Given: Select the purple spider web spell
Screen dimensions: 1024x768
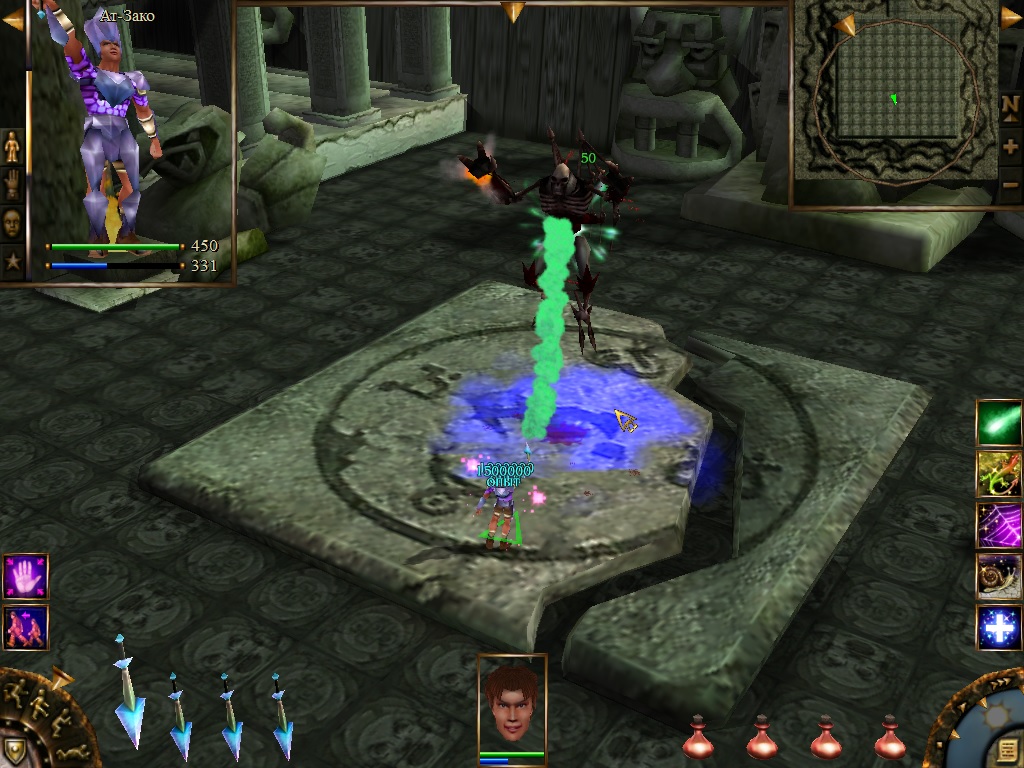Looking at the screenshot, I should [x=998, y=525].
